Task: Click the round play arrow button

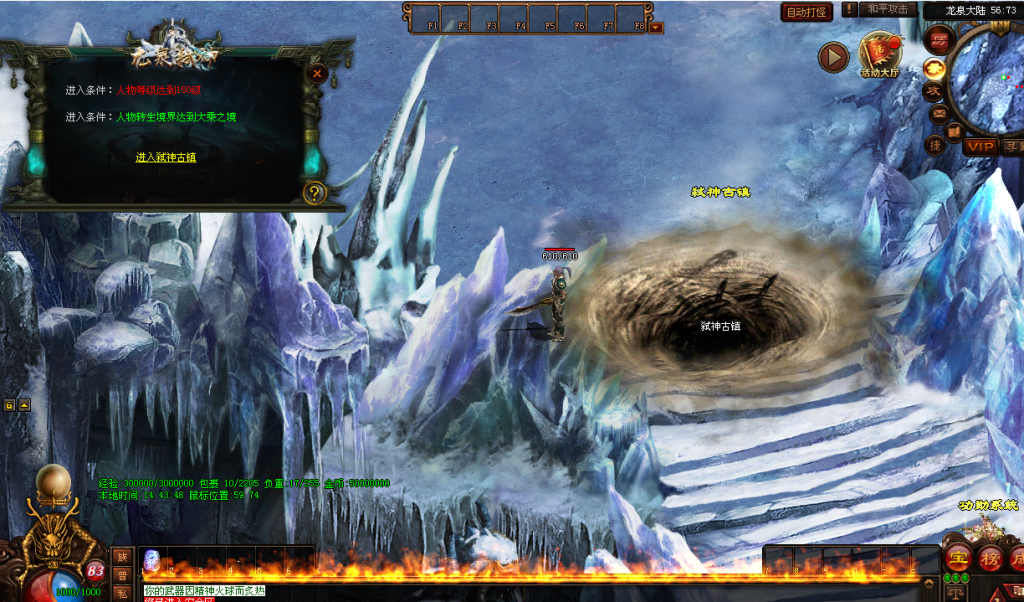Action: [833, 57]
